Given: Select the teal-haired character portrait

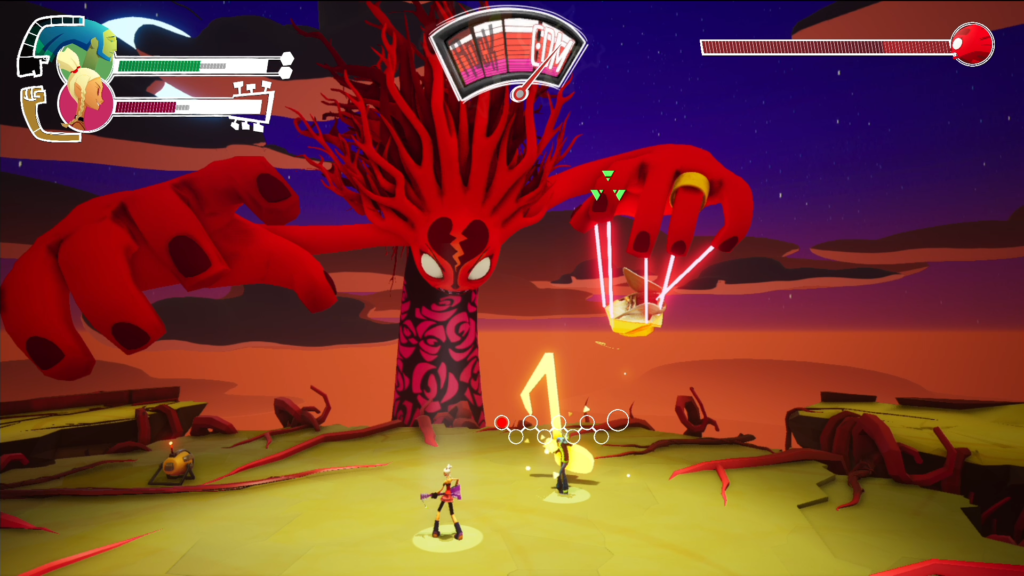Looking at the screenshot, I should point(84,48).
